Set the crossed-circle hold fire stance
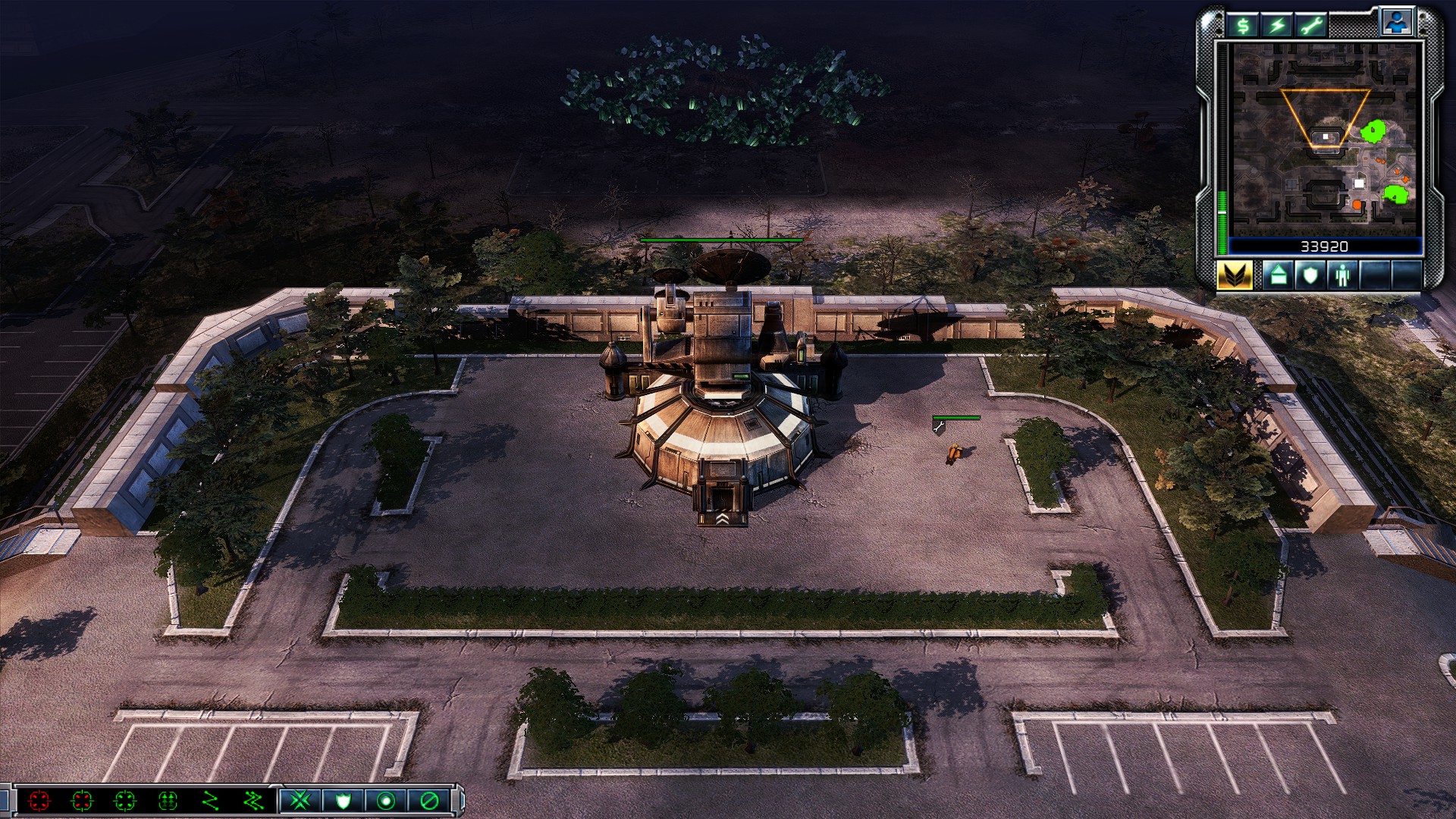 [429, 801]
